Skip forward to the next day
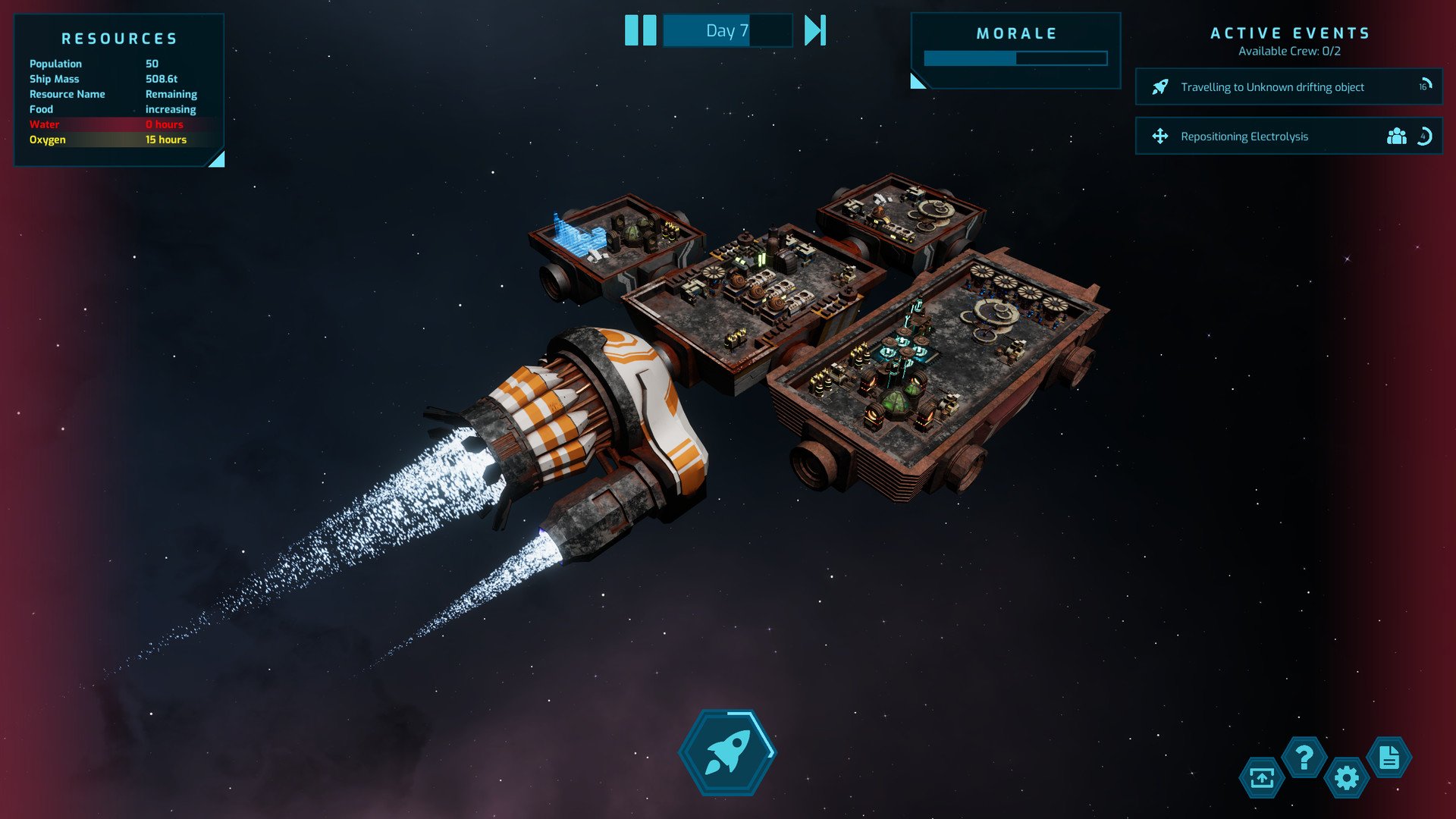1456x819 pixels. 815,30
